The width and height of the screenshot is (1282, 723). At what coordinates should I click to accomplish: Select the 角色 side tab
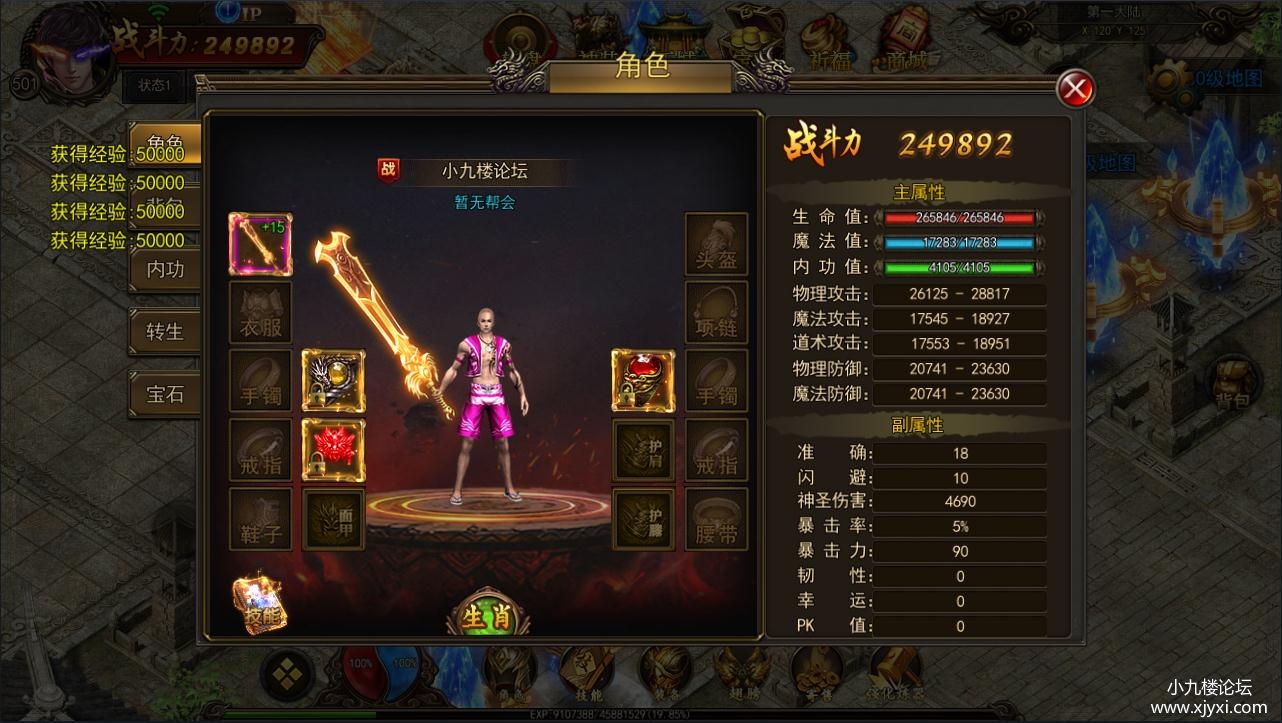point(165,144)
